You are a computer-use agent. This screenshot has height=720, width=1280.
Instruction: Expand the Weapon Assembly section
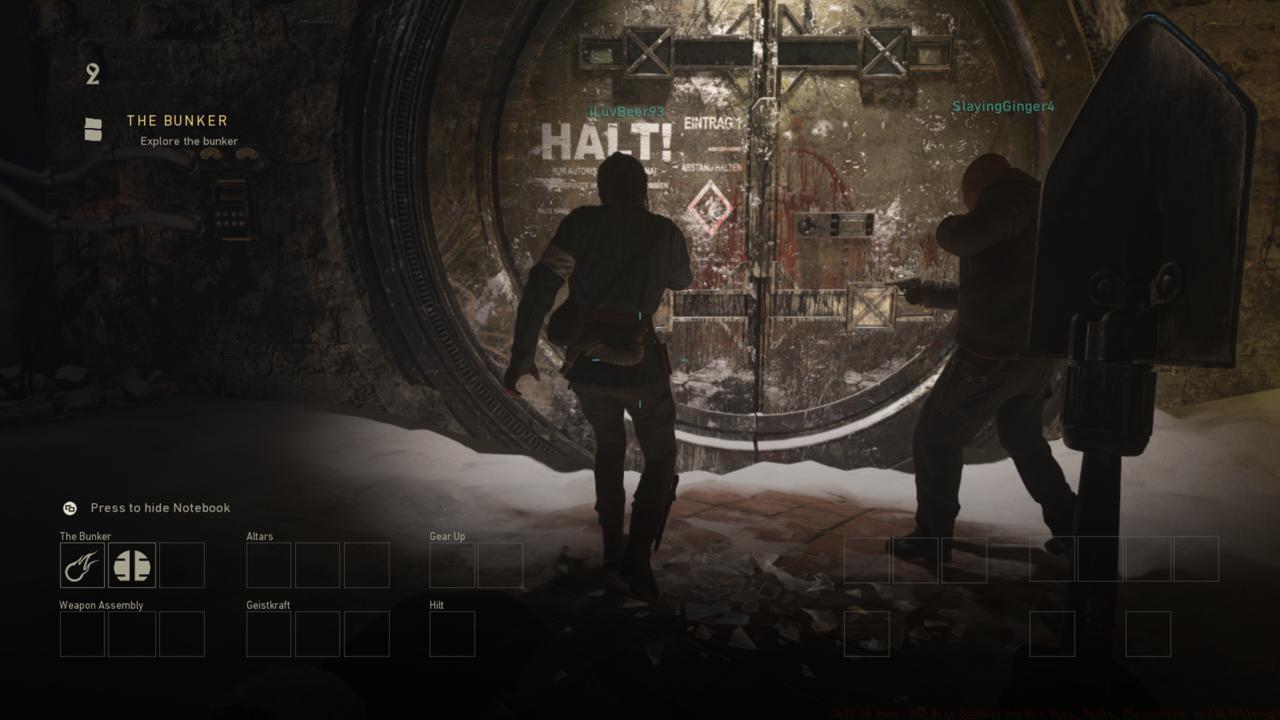tap(101, 605)
